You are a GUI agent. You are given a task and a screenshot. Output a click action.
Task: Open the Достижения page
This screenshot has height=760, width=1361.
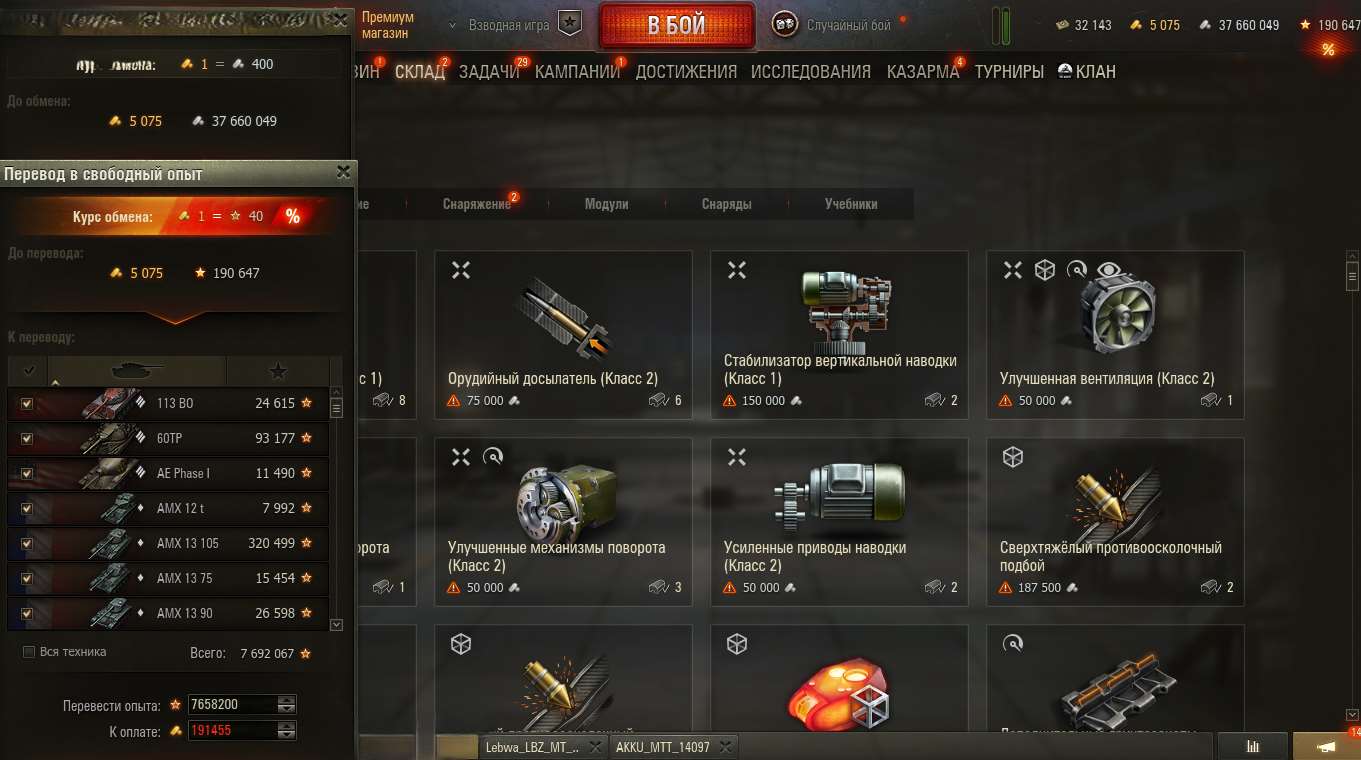[x=686, y=72]
